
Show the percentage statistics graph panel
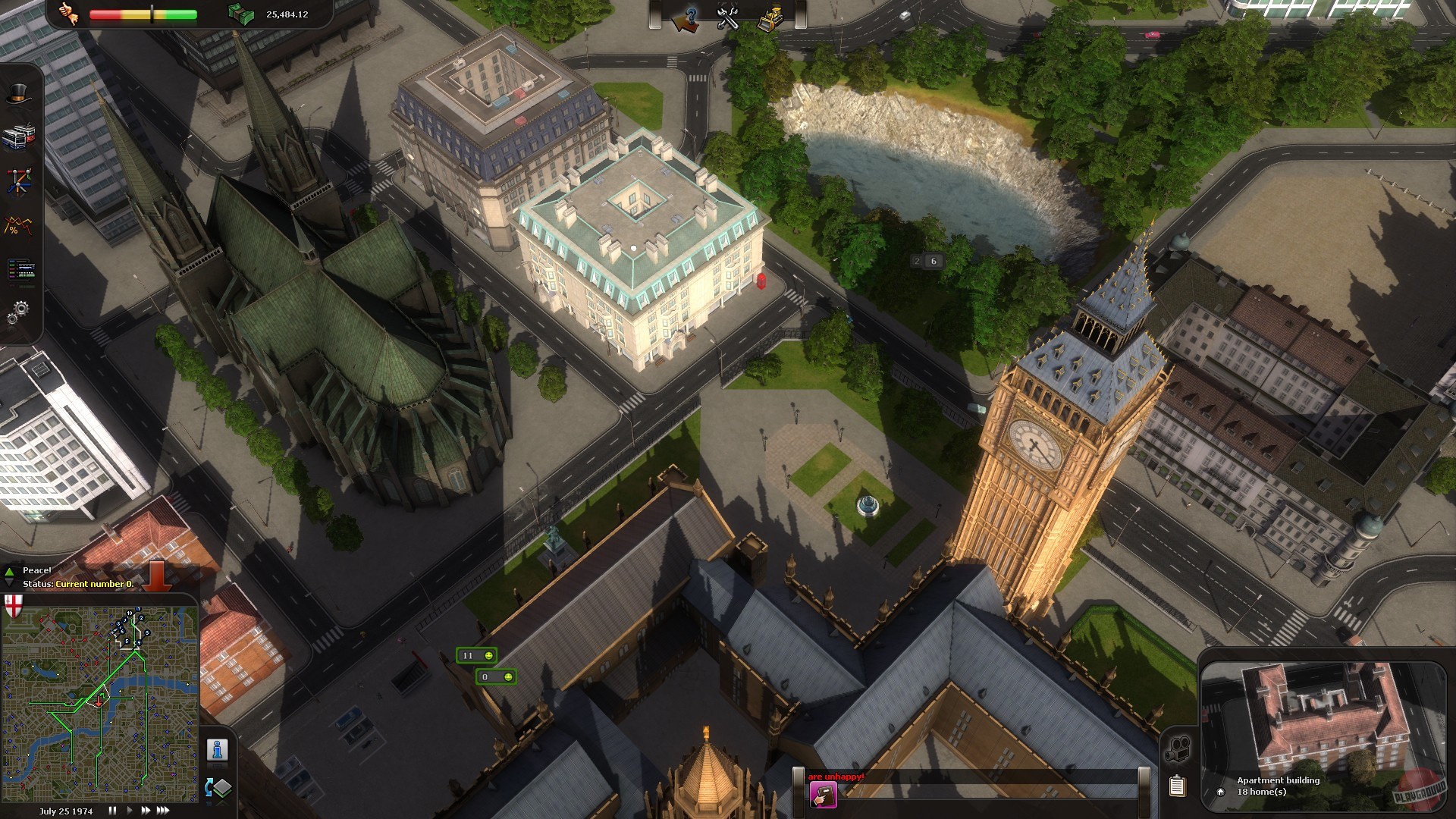[19, 225]
